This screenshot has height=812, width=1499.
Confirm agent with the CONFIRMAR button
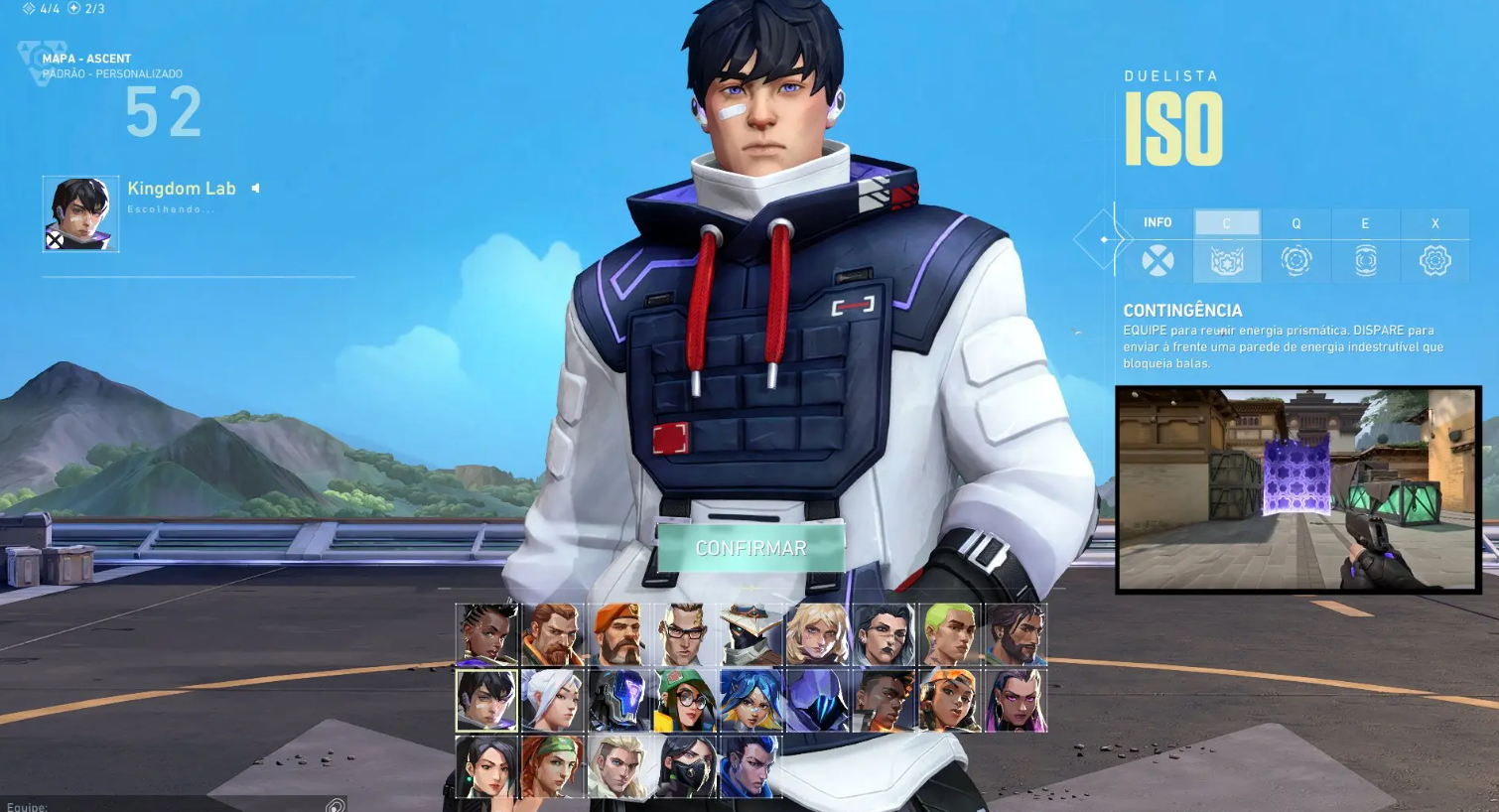(750, 548)
